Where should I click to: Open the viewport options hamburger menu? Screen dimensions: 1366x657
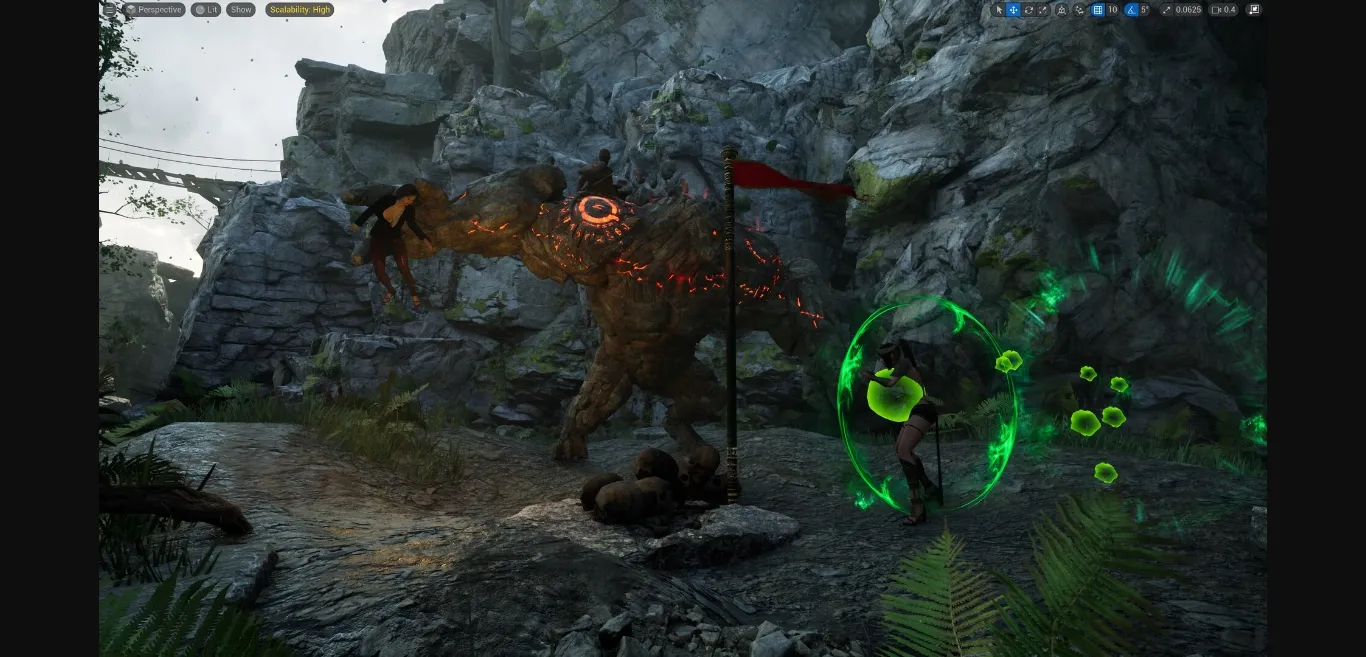109,10
